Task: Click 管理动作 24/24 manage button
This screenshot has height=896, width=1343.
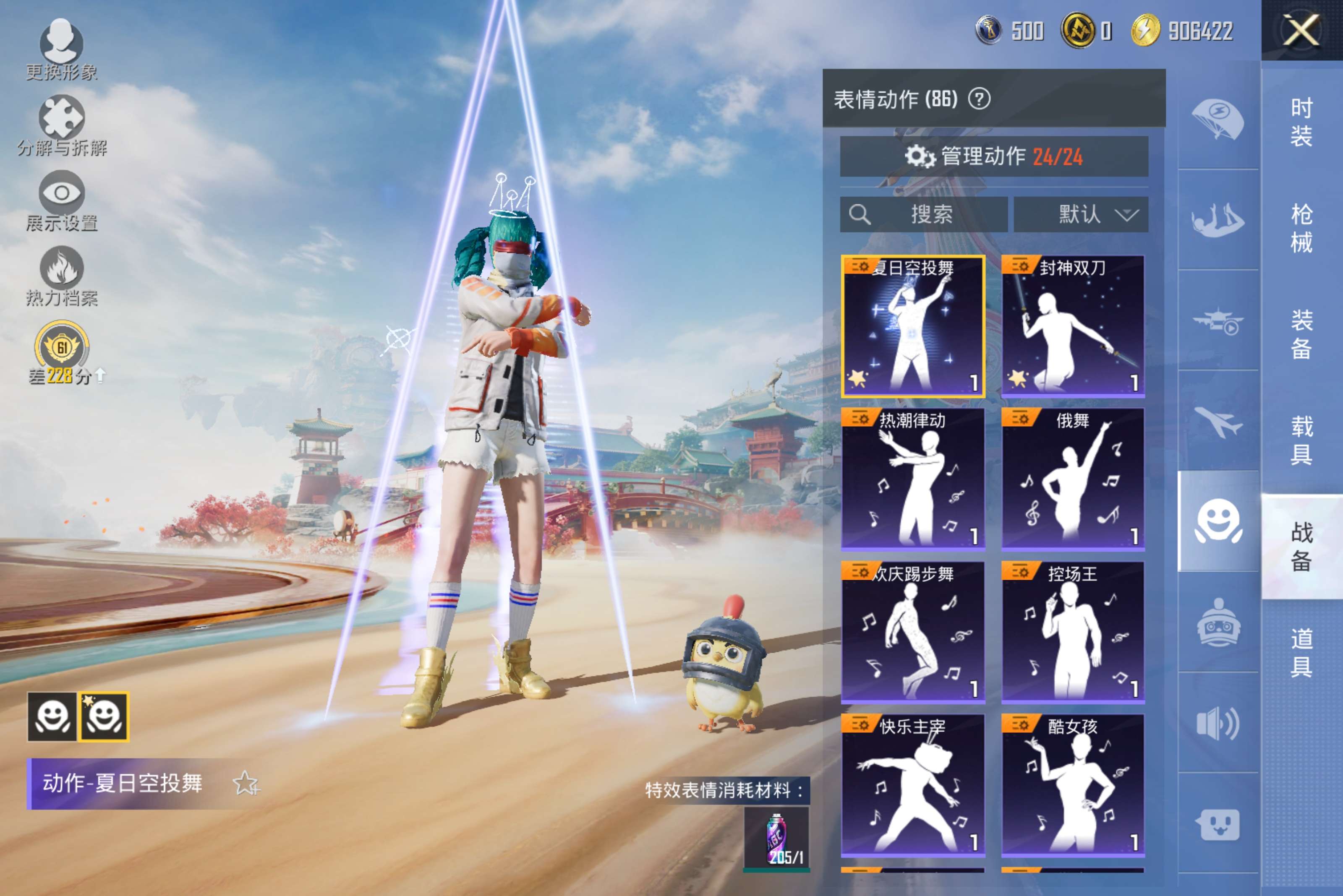Action: (x=994, y=156)
